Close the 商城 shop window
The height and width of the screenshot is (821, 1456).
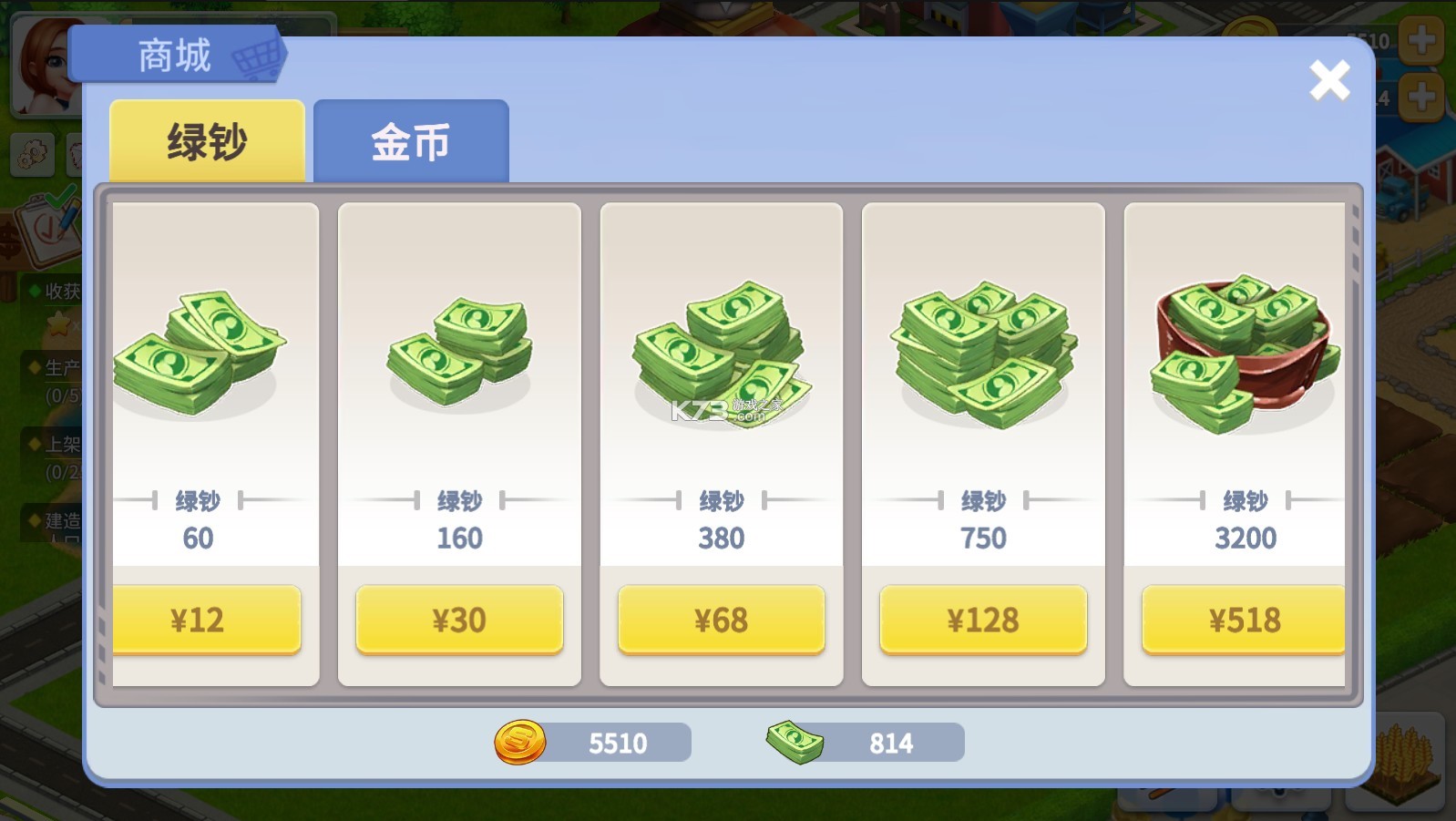pyautogui.click(x=1329, y=80)
